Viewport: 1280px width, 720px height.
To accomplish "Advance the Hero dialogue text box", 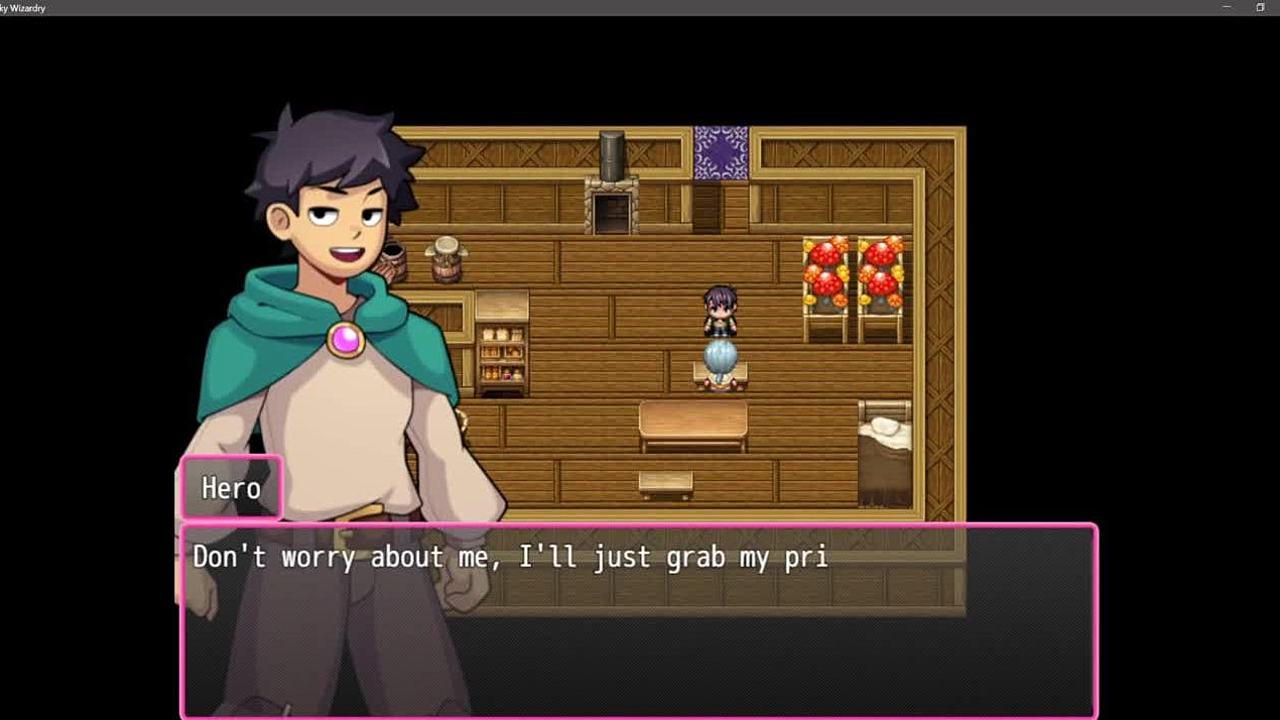I will [640, 620].
